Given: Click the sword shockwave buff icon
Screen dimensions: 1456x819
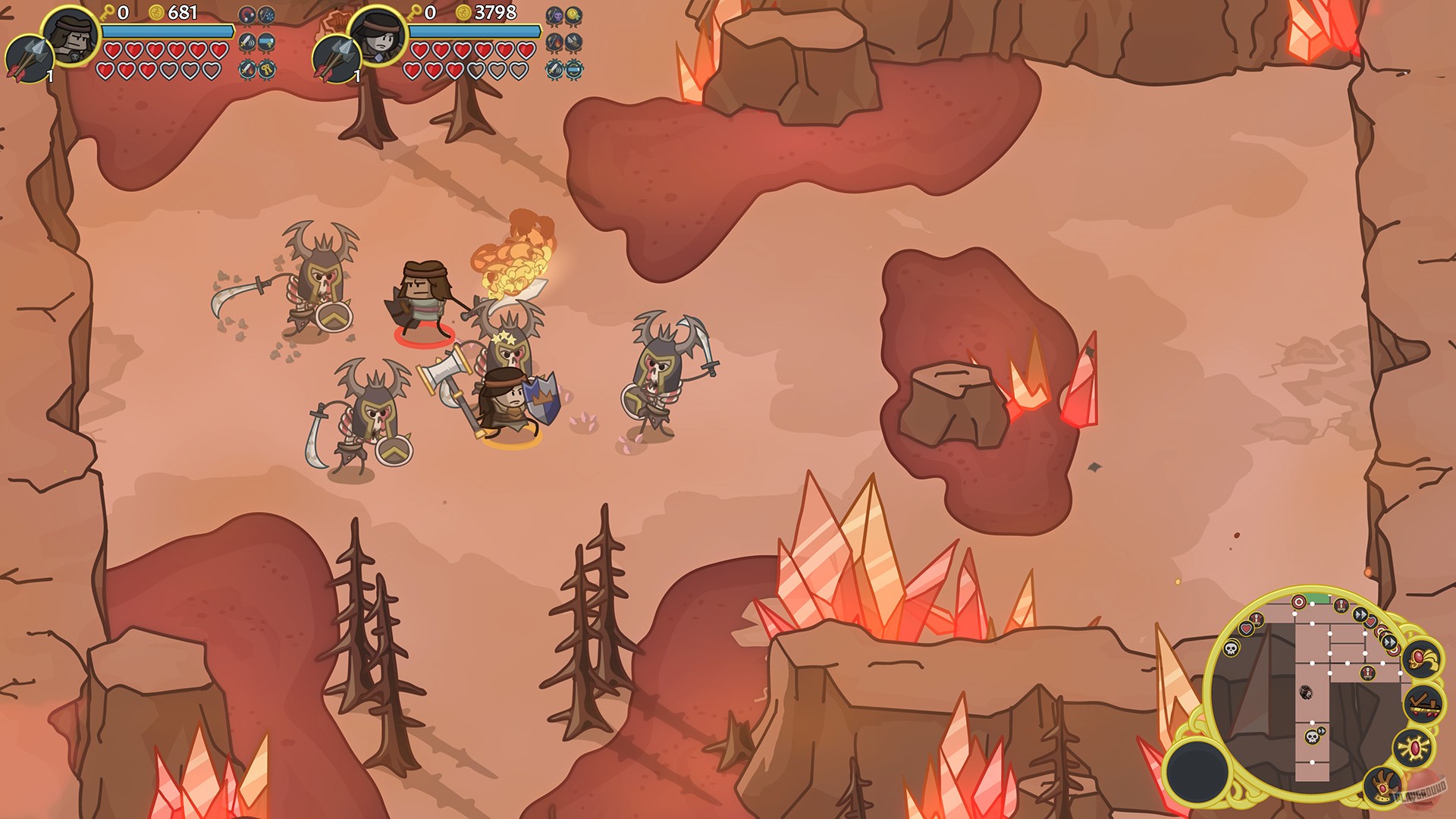Looking at the screenshot, I should tap(247, 41).
